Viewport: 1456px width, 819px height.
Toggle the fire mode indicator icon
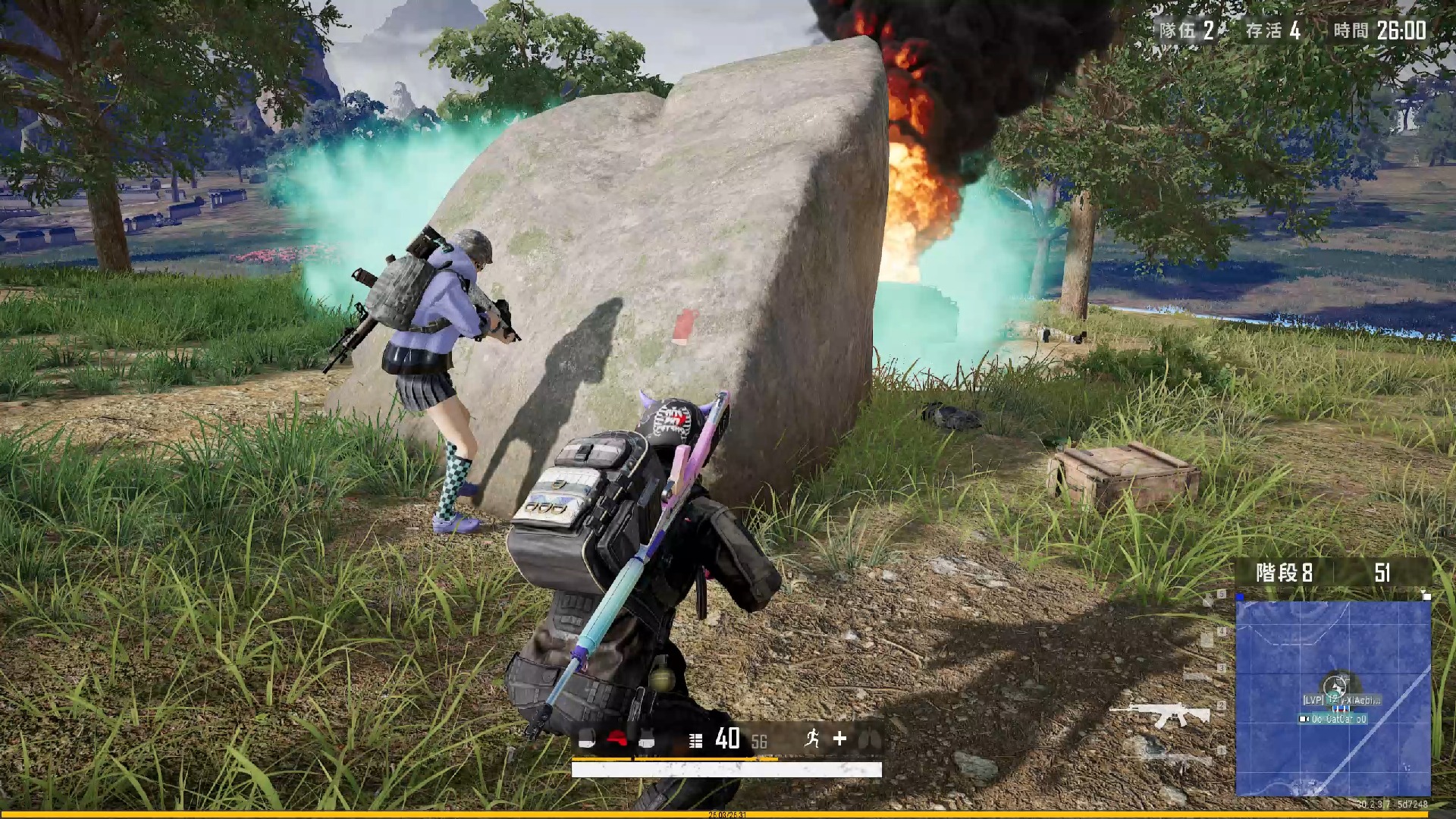[x=695, y=740]
